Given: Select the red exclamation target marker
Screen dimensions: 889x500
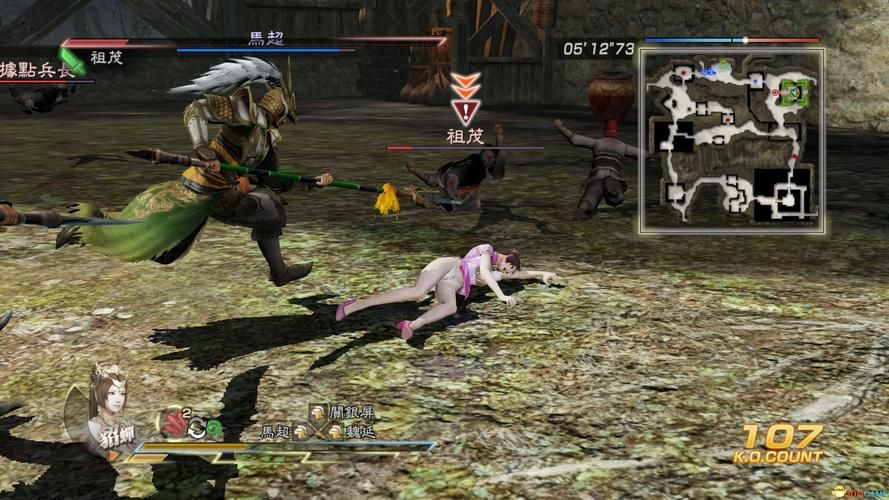Looking at the screenshot, I should 463,110.
